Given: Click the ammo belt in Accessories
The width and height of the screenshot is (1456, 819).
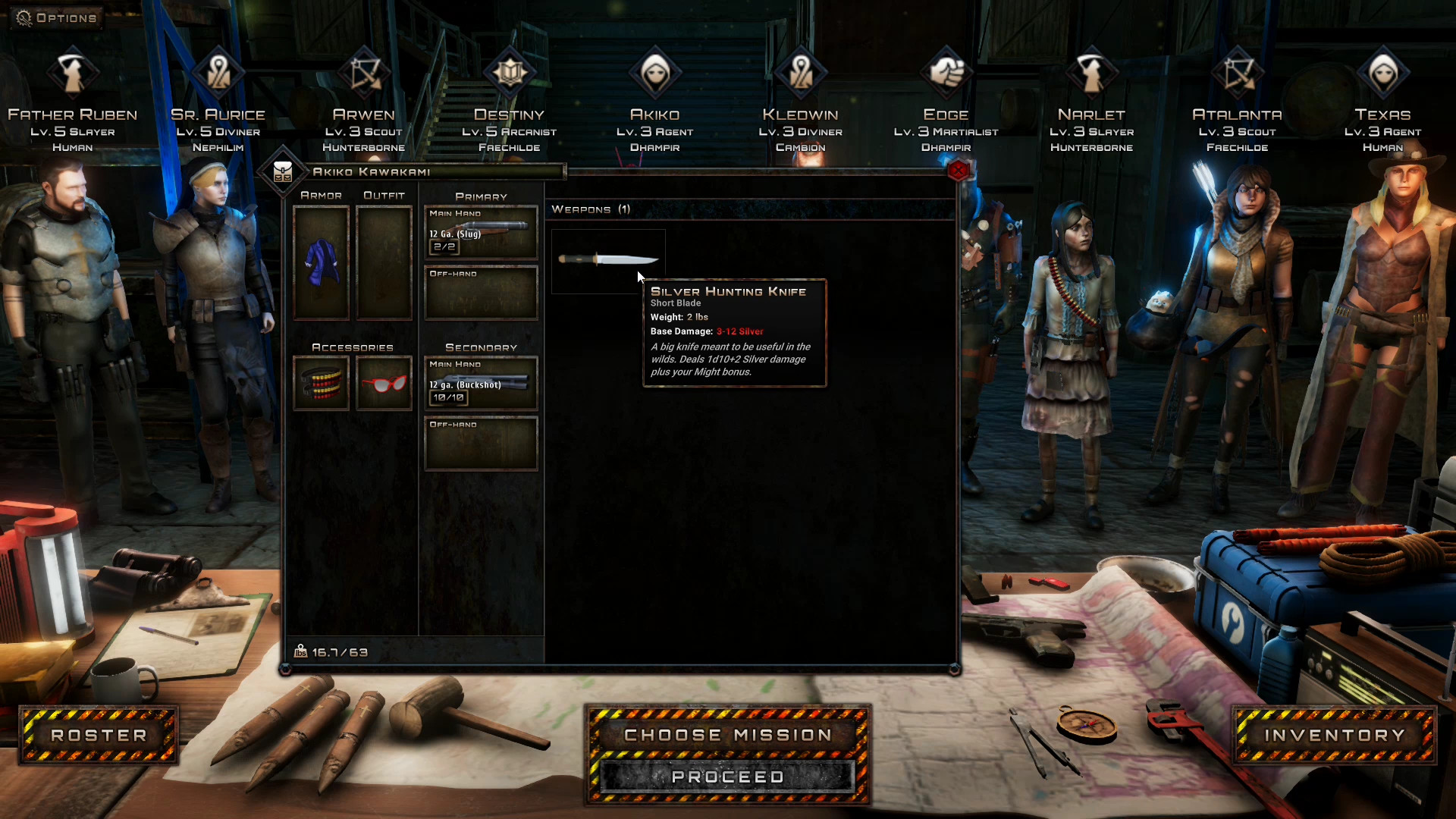Looking at the screenshot, I should (322, 383).
